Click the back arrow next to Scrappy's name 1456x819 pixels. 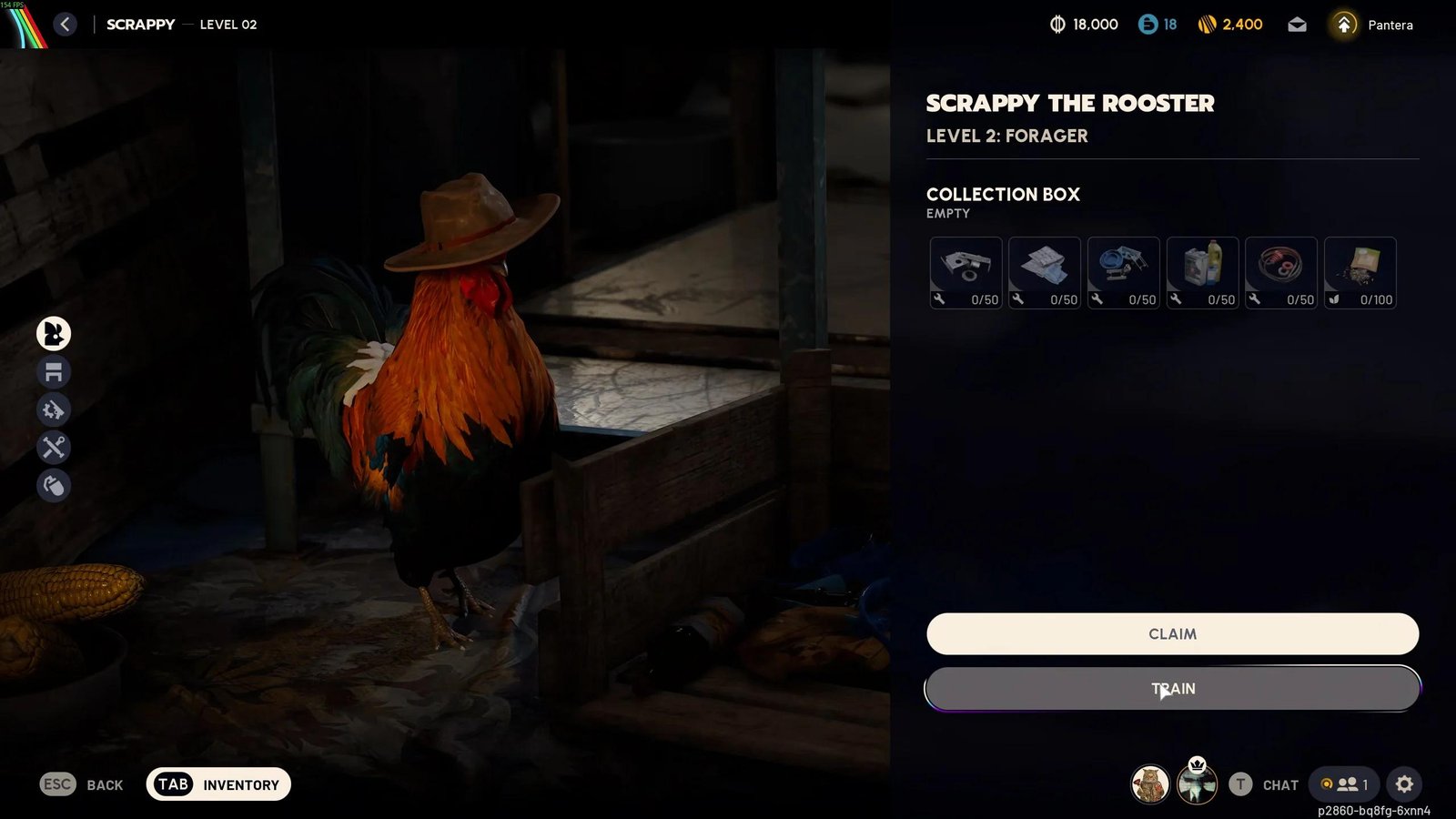click(63, 25)
